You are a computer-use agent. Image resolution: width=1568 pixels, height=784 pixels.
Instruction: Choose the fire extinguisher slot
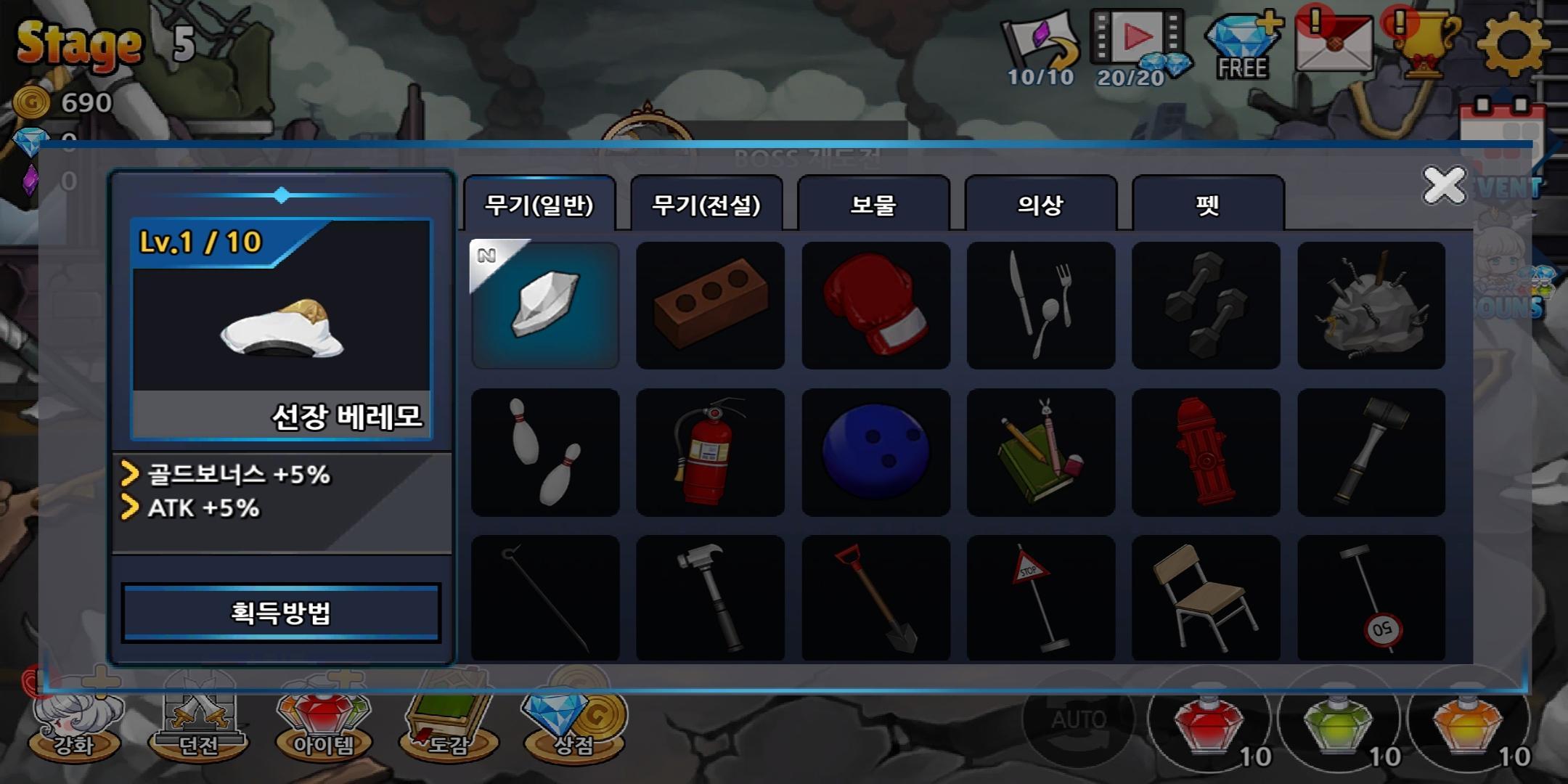tap(710, 452)
